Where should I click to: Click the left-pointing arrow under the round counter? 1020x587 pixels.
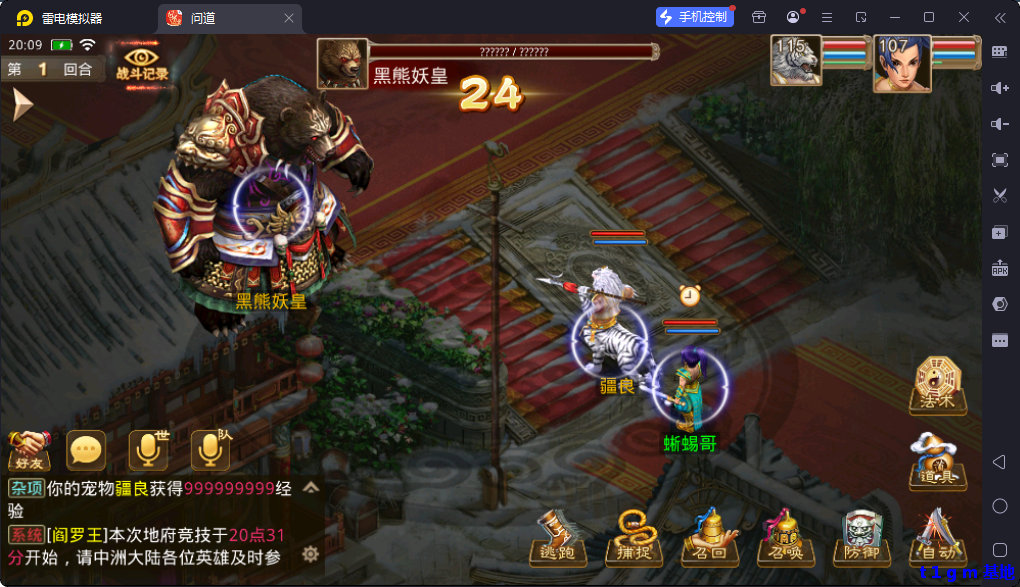tap(22, 104)
